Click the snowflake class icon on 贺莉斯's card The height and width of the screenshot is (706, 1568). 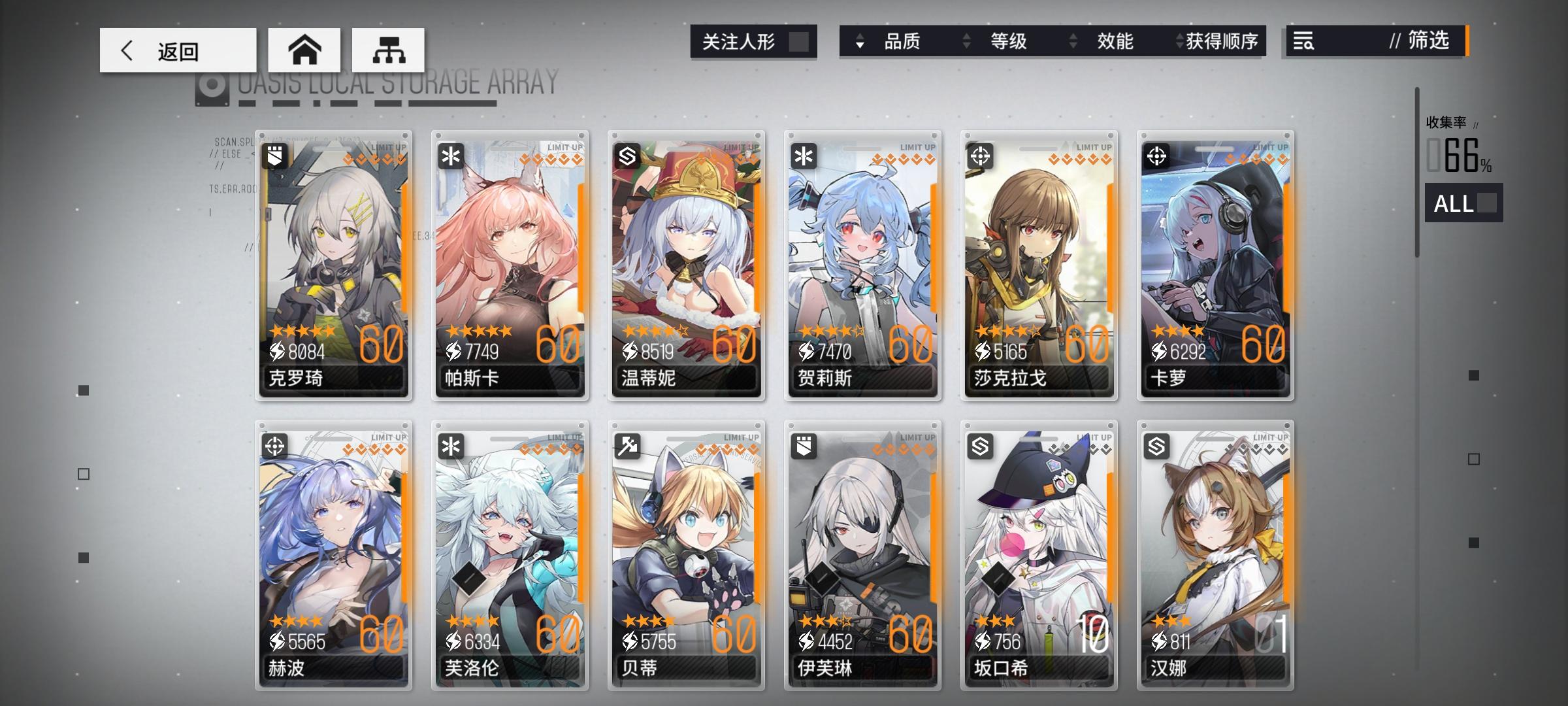tap(806, 157)
